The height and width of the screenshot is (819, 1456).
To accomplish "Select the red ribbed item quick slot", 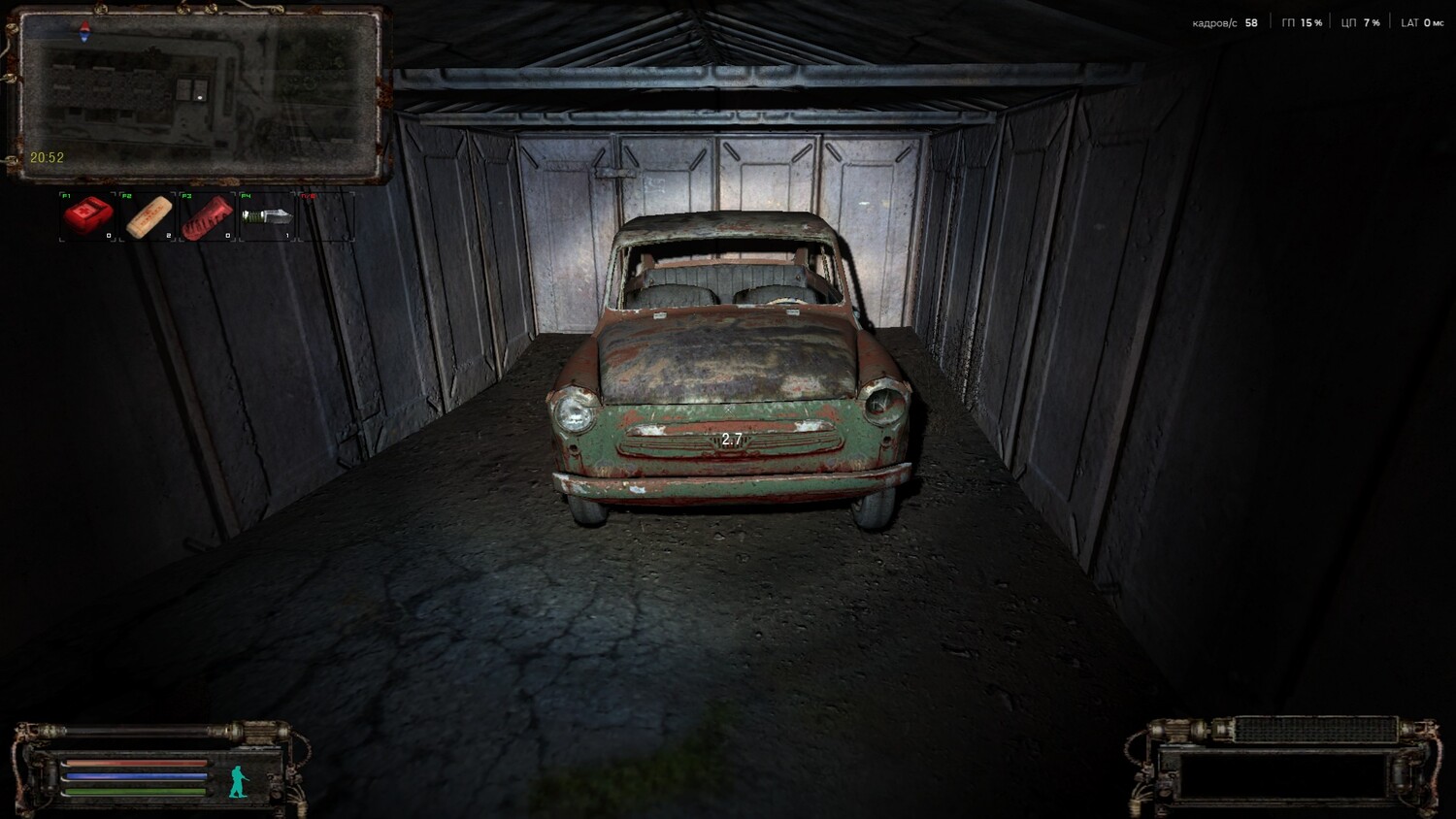I will [x=208, y=215].
